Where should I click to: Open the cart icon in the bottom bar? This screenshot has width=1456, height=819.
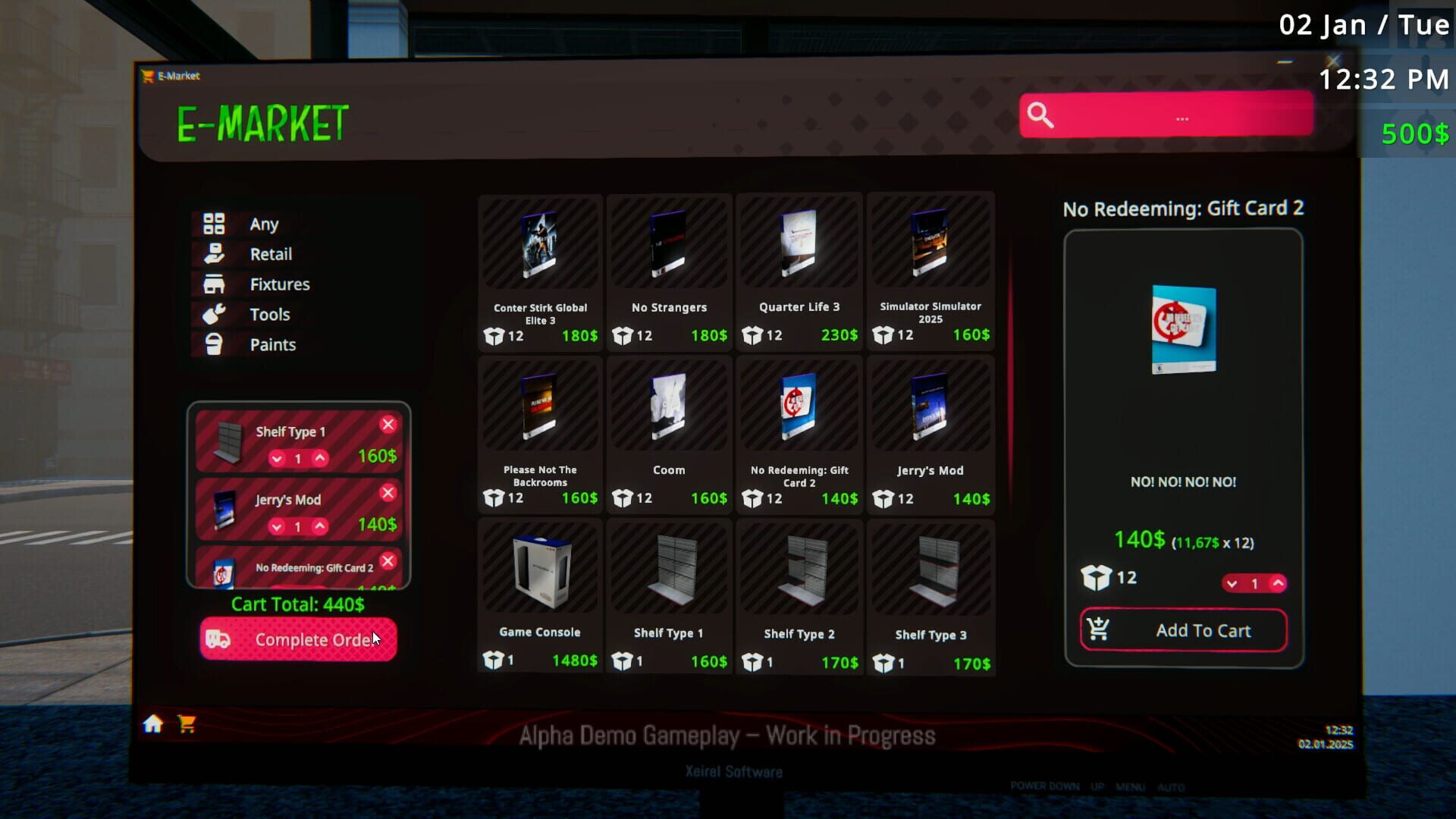click(x=186, y=725)
